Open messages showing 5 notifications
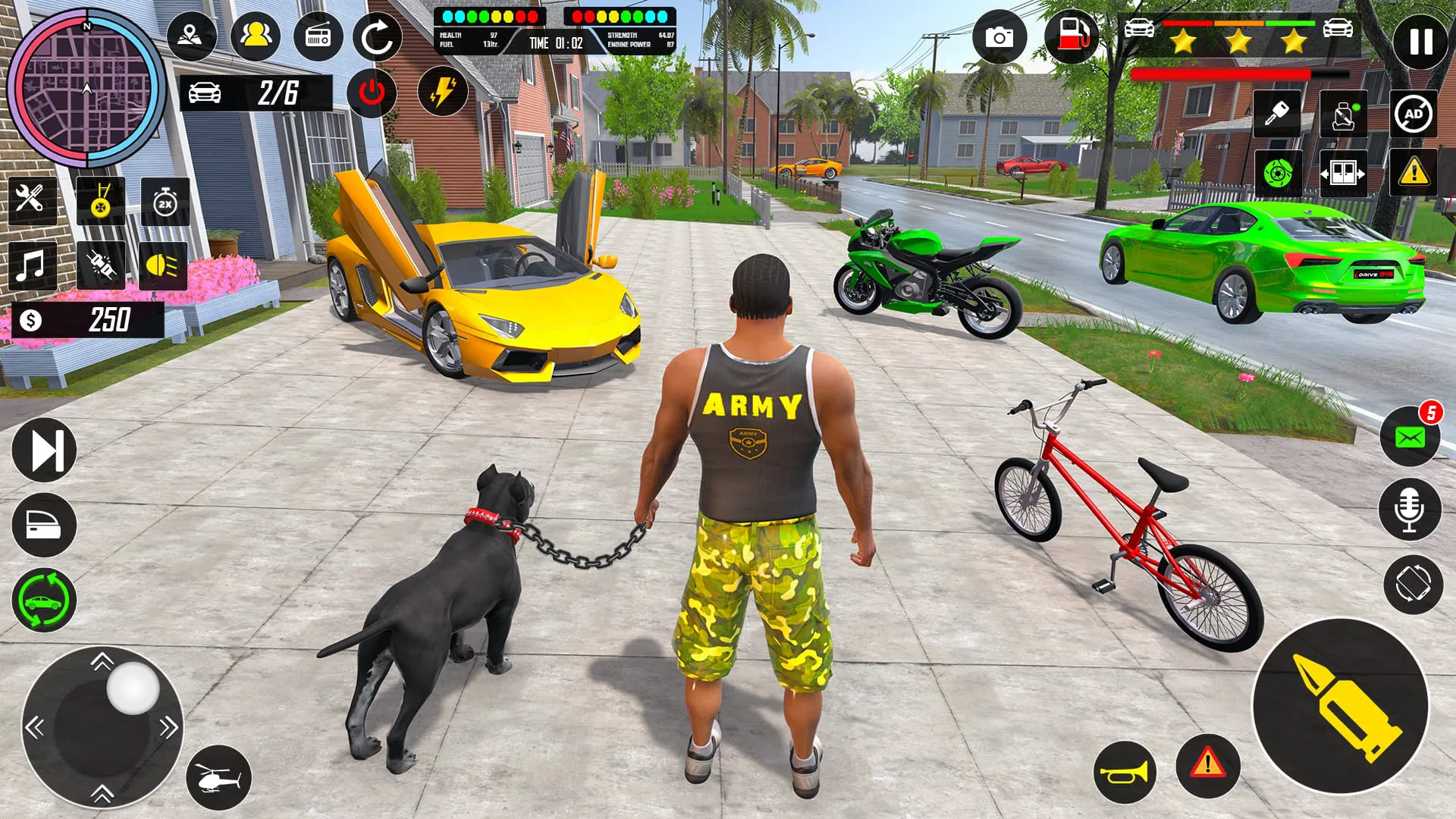 (x=1413, y=435)
